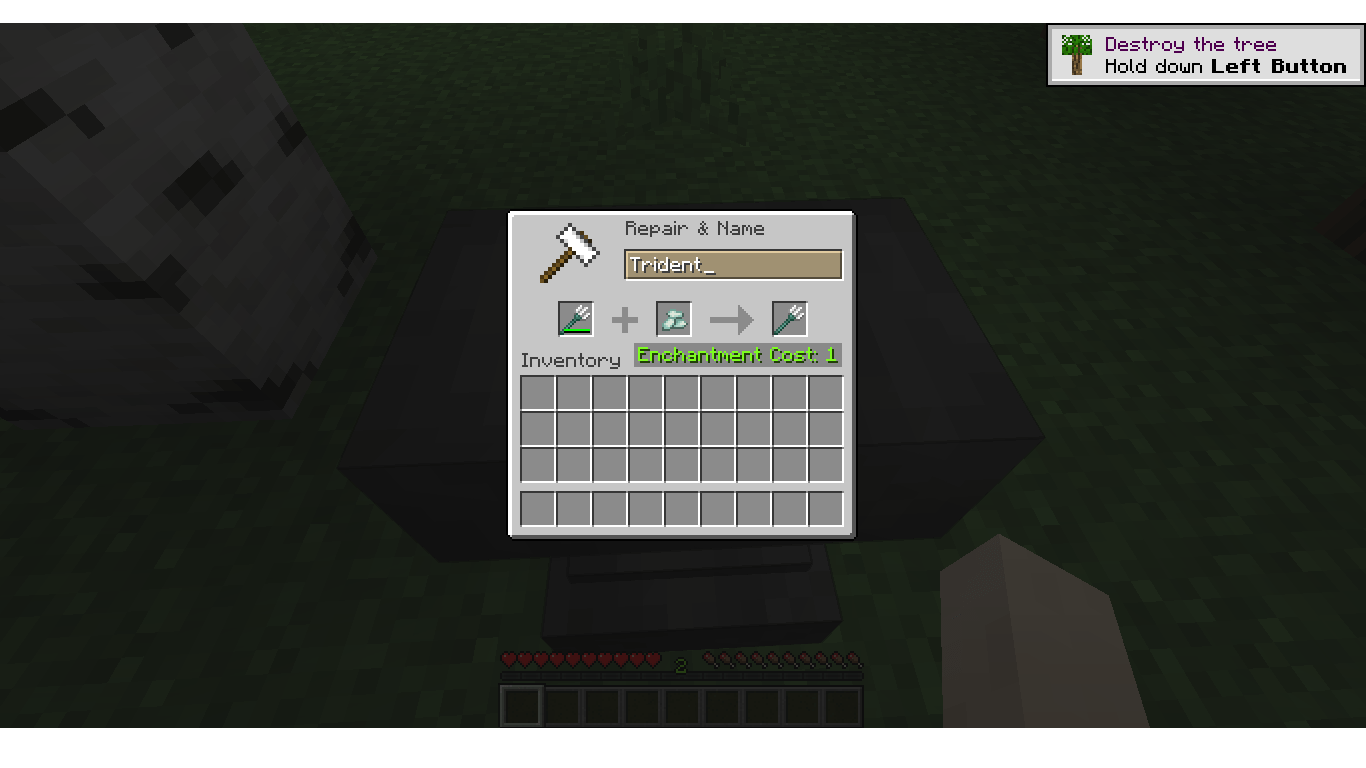Click the last slot in the bottom inventory row
The image size is (1366, 768).
(825, 508)
